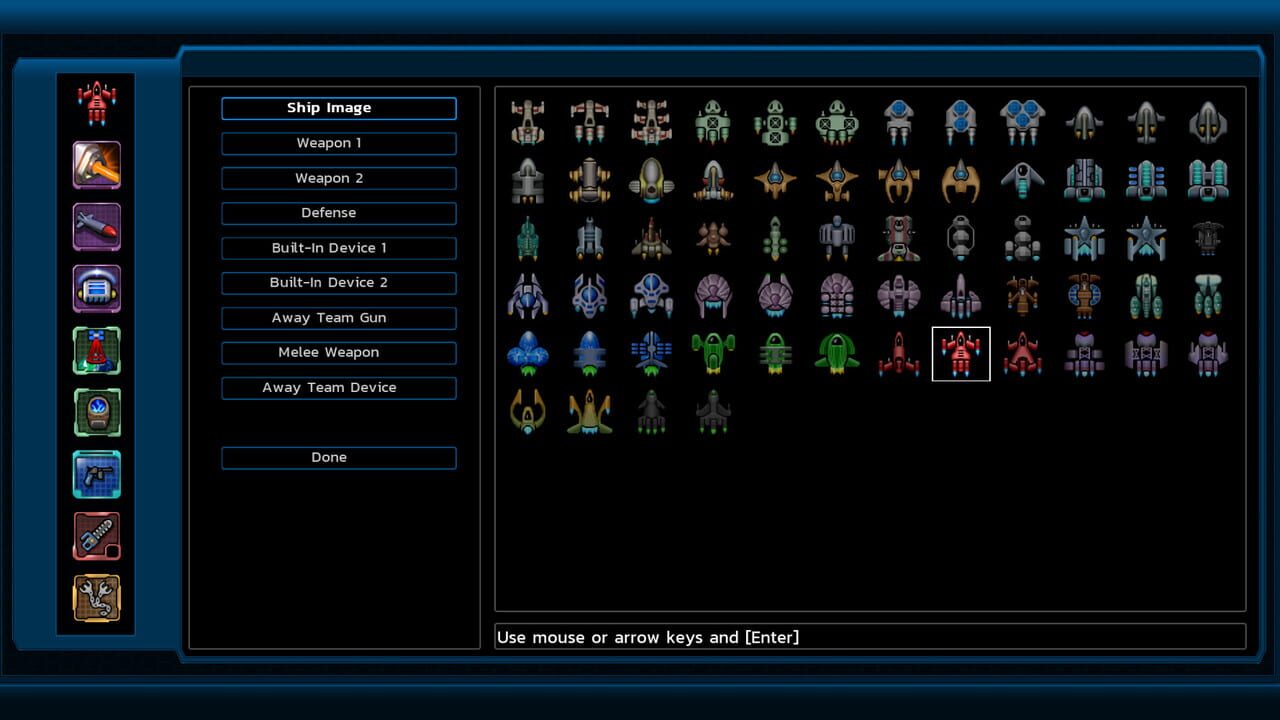Select the pistol blueprint icon in the sidebar
Viewport: 1280px width, 720px height.
coord(96,474)
